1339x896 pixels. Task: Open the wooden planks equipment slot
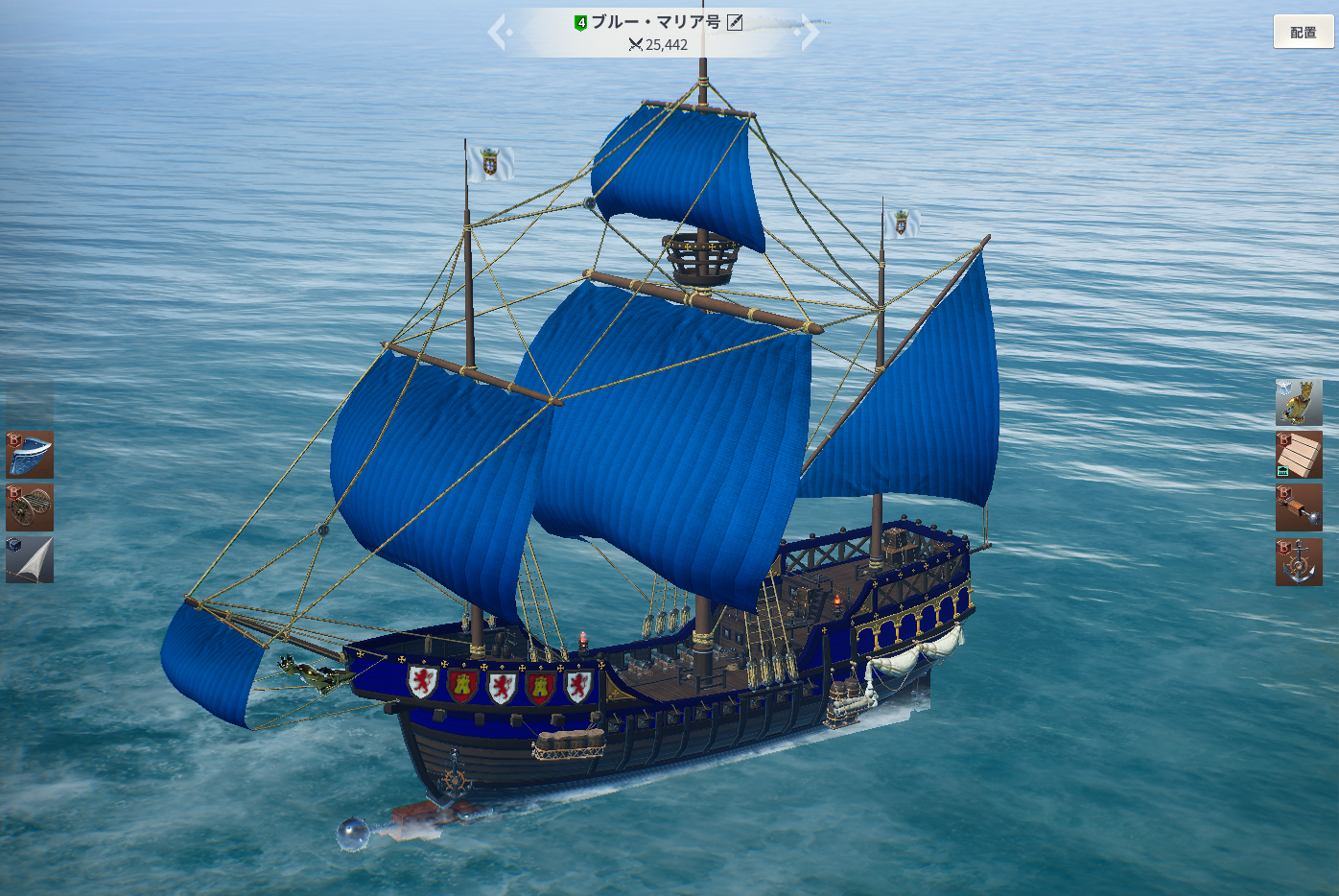(x=1299, y=455)
